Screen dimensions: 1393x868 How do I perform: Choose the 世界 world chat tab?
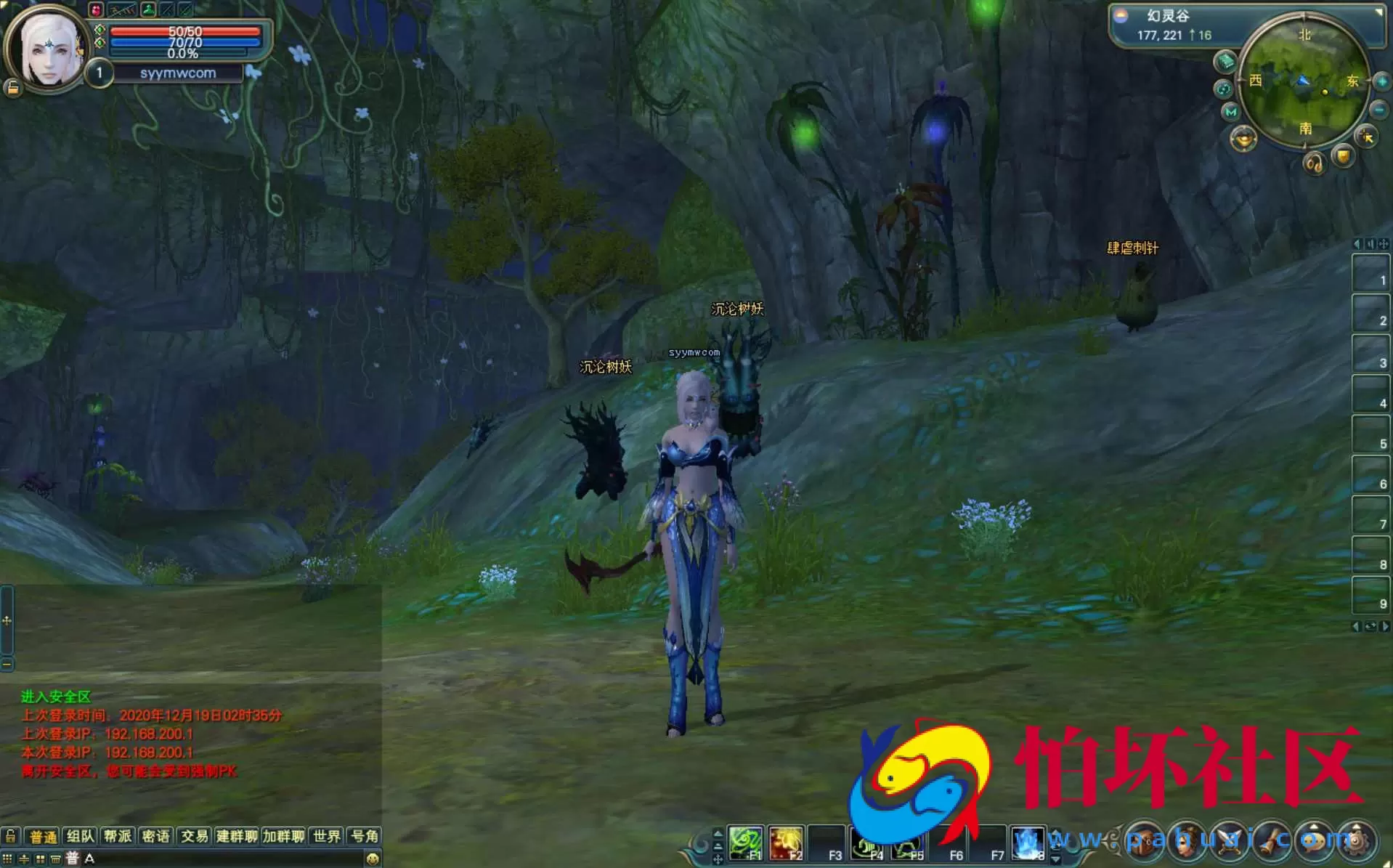coord(327,836)
